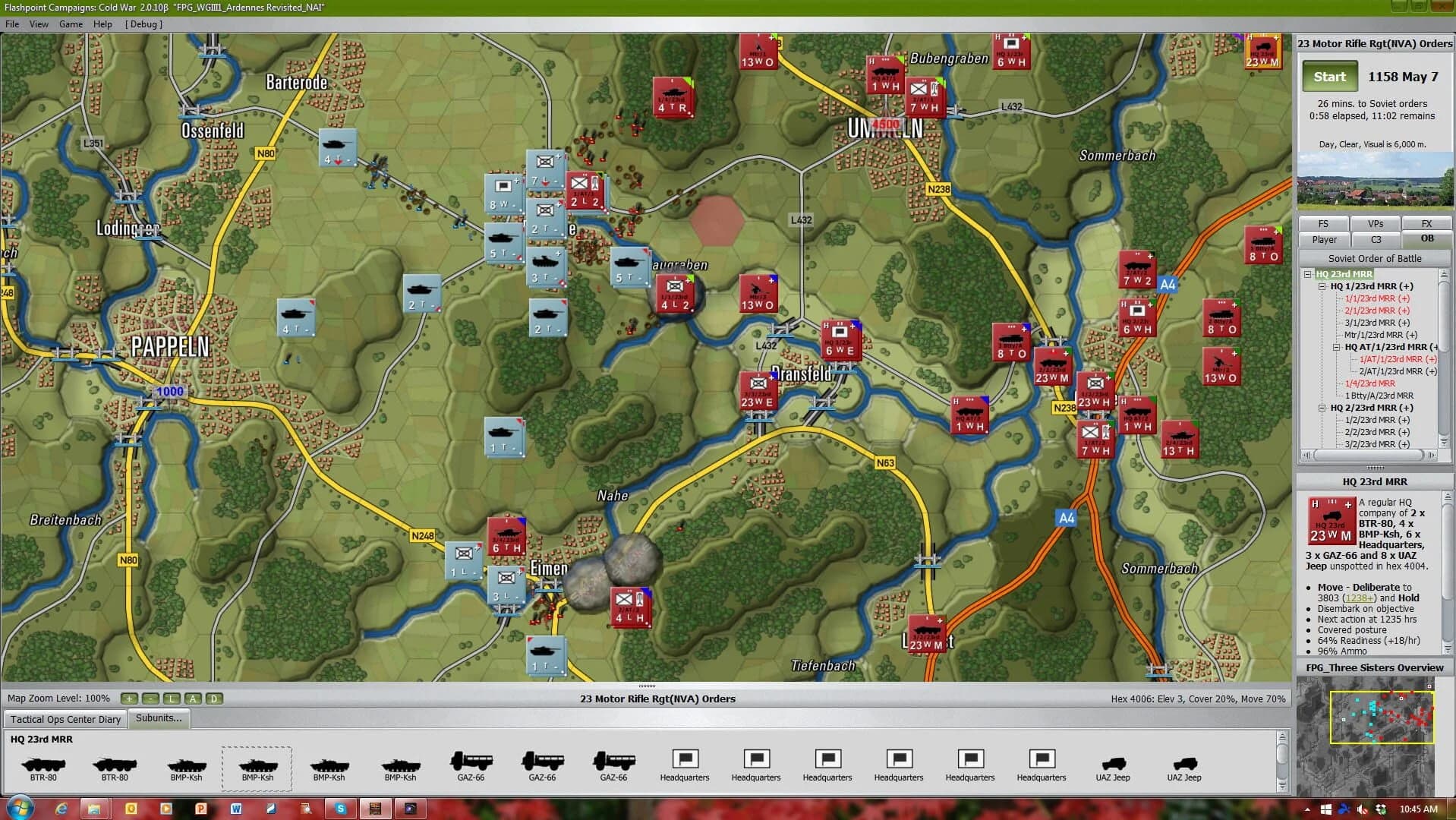Switch to the Player tab
The height and width of the screenshot is (820, 1456).
tap(1323, 239)
